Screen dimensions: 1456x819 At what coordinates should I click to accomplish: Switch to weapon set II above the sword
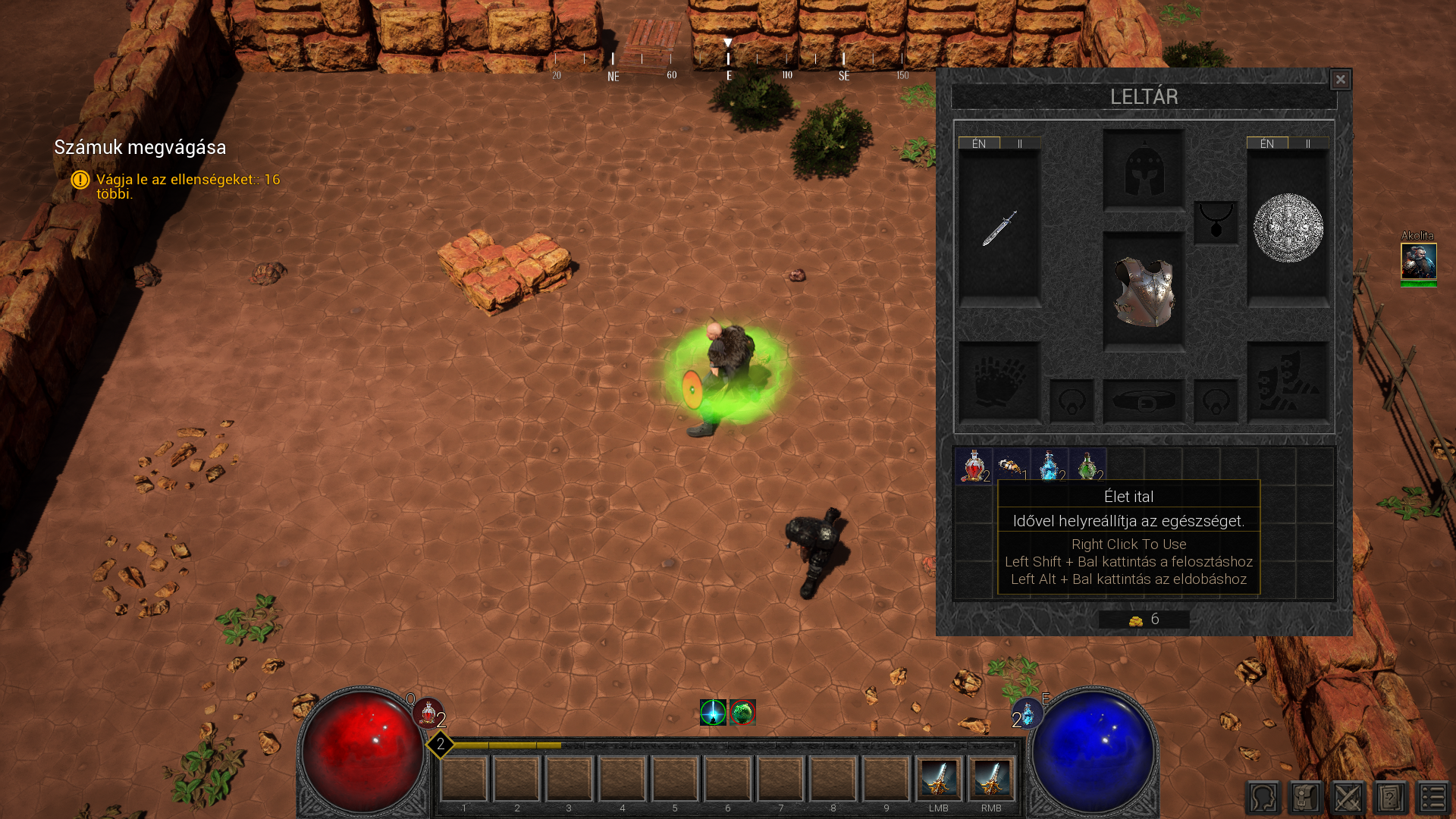pyautogui.click(x=1020, y=143)
